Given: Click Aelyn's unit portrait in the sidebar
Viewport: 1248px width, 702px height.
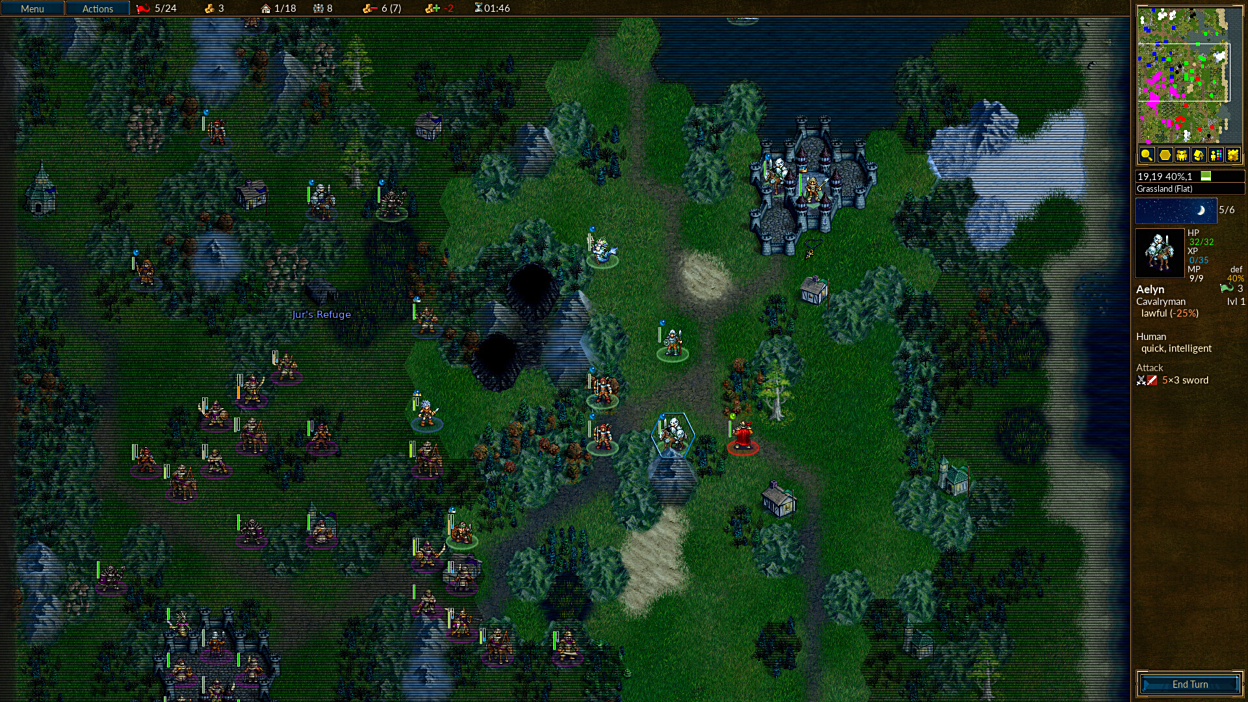Looking at the screenshot, I should pos(1159,253).
